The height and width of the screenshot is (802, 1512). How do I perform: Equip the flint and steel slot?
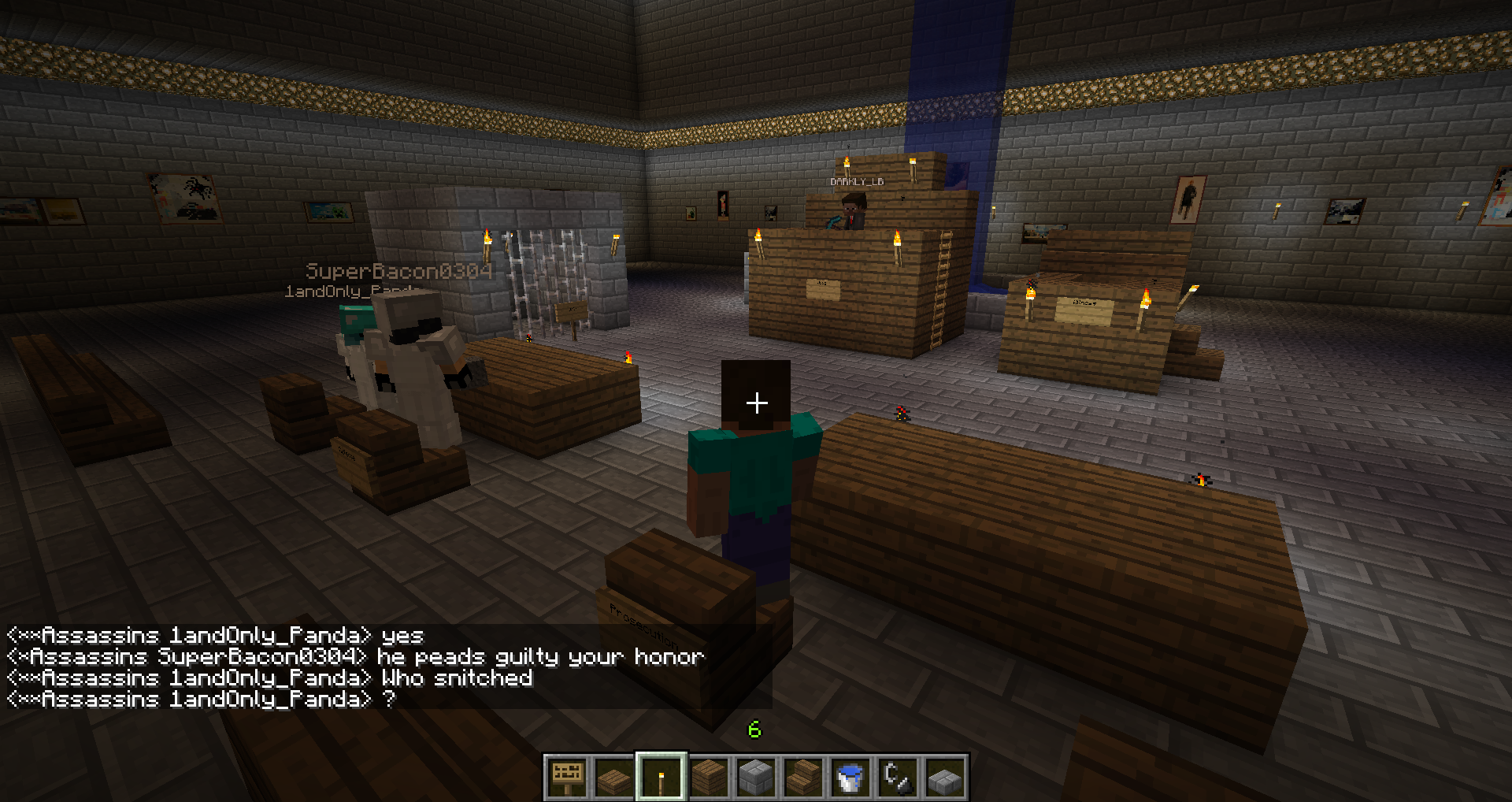click(898, 777)
